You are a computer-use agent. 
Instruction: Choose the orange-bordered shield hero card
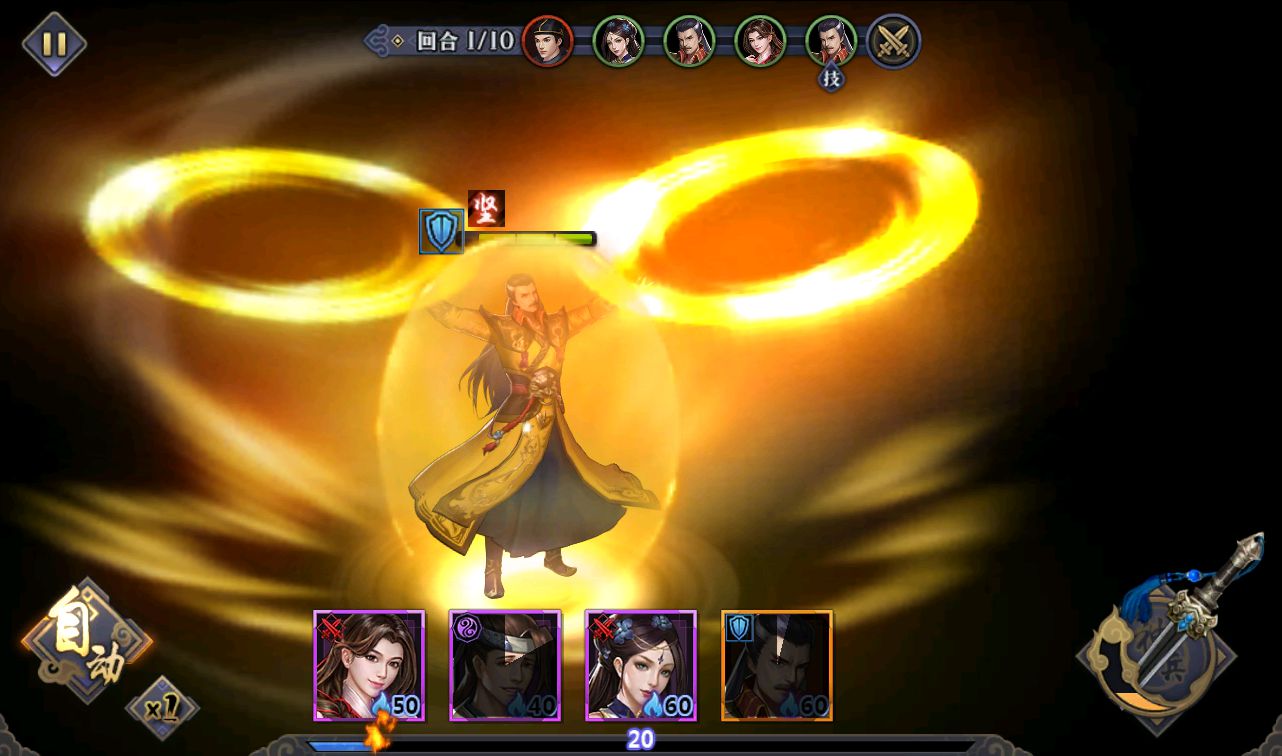coord(777,666)
